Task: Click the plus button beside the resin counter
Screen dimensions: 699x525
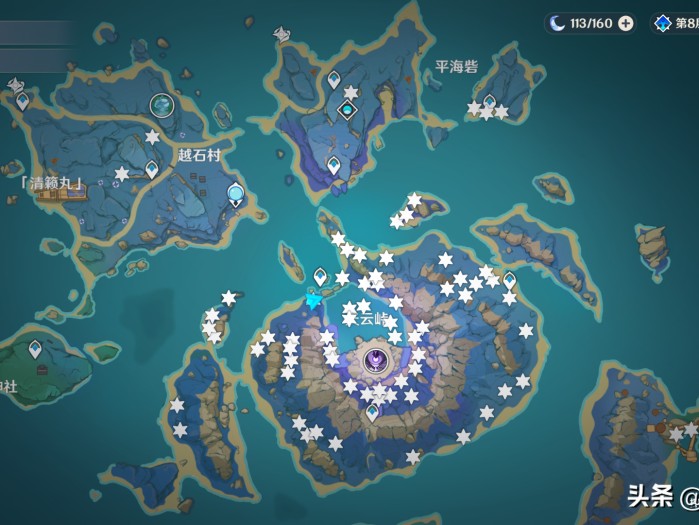Action: [626, 23]
